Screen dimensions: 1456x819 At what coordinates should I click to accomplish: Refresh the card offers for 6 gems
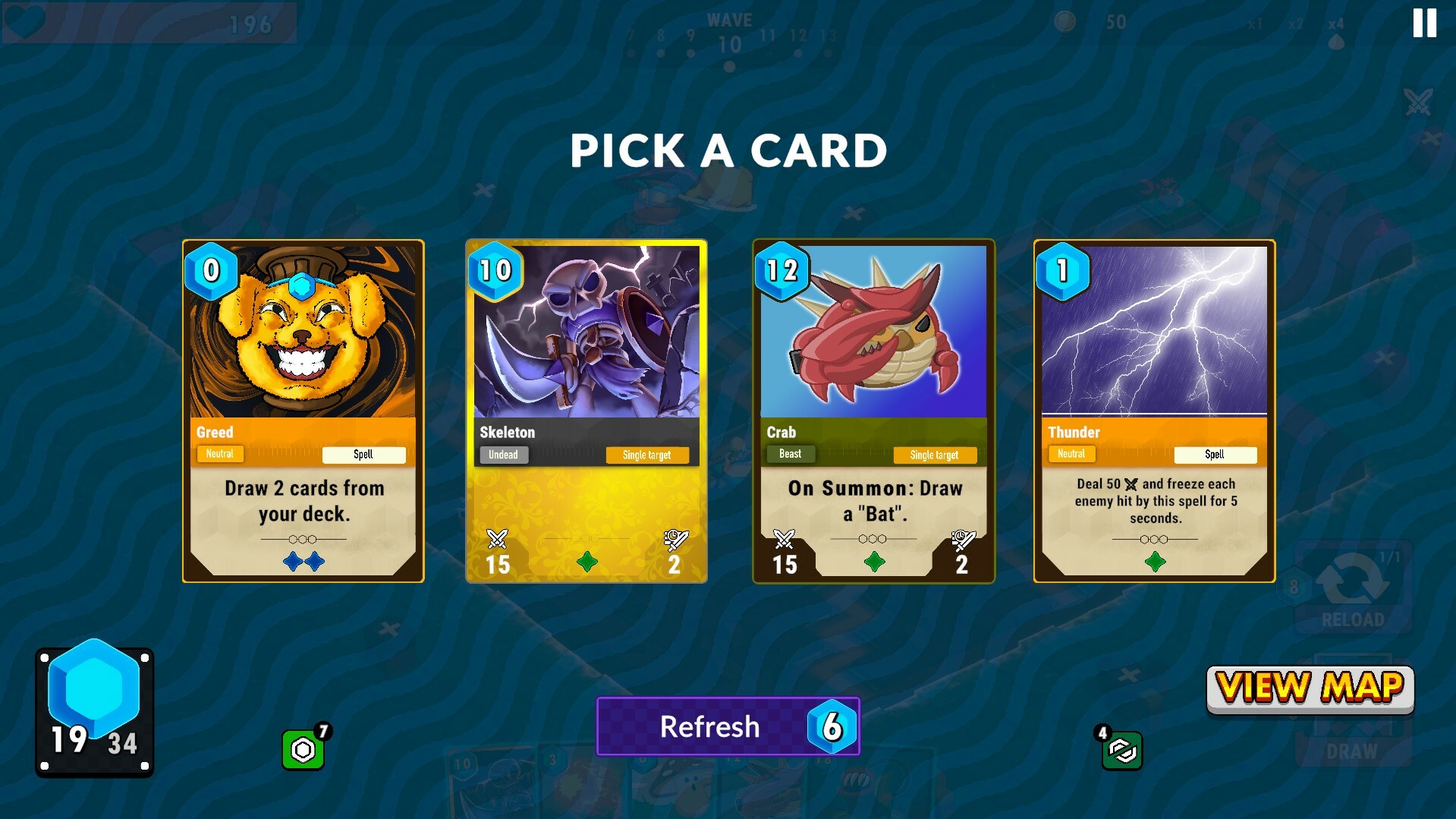coord(727,726)
